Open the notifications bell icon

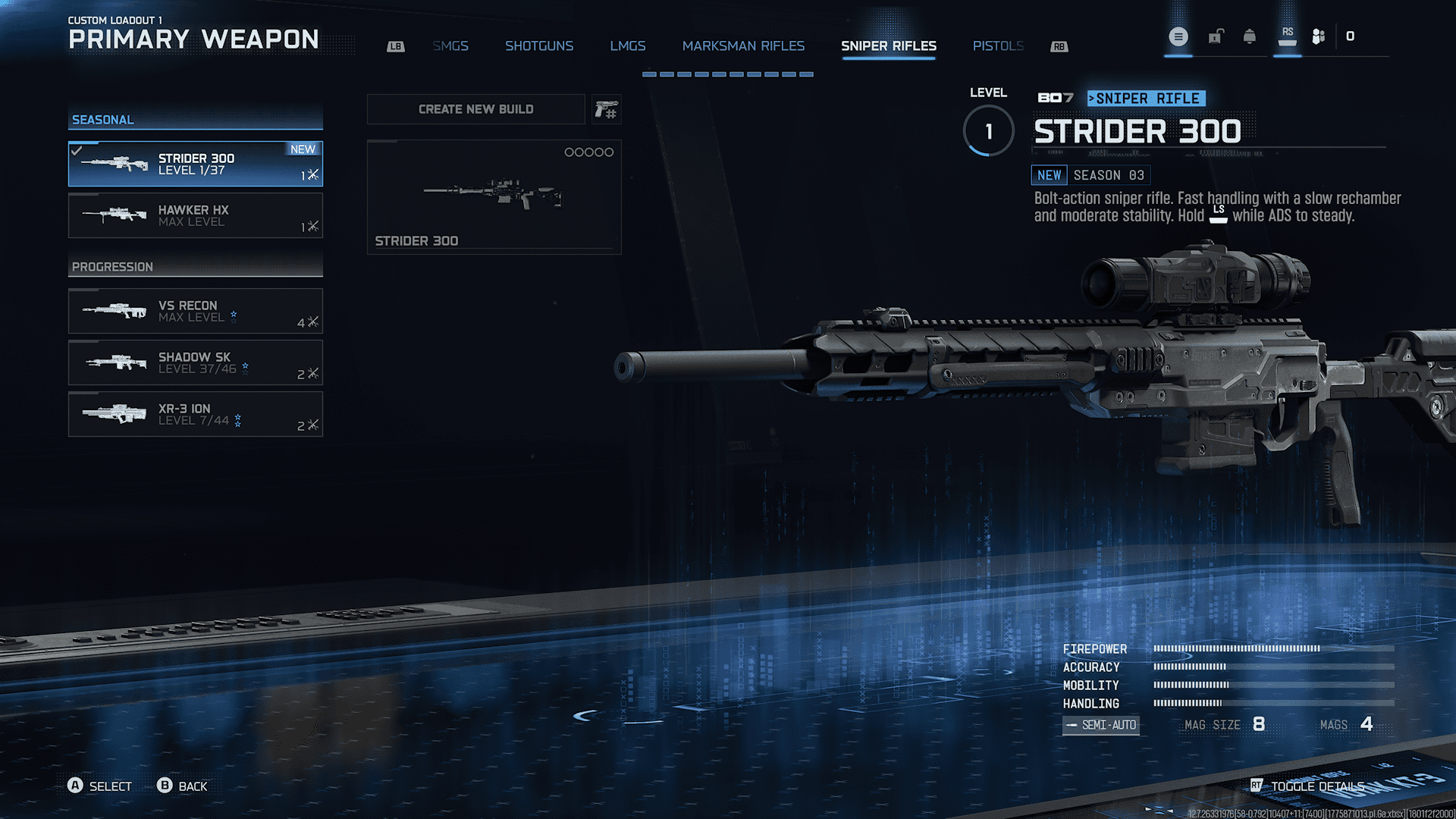pyautogui.click(x=1249, y=36)
